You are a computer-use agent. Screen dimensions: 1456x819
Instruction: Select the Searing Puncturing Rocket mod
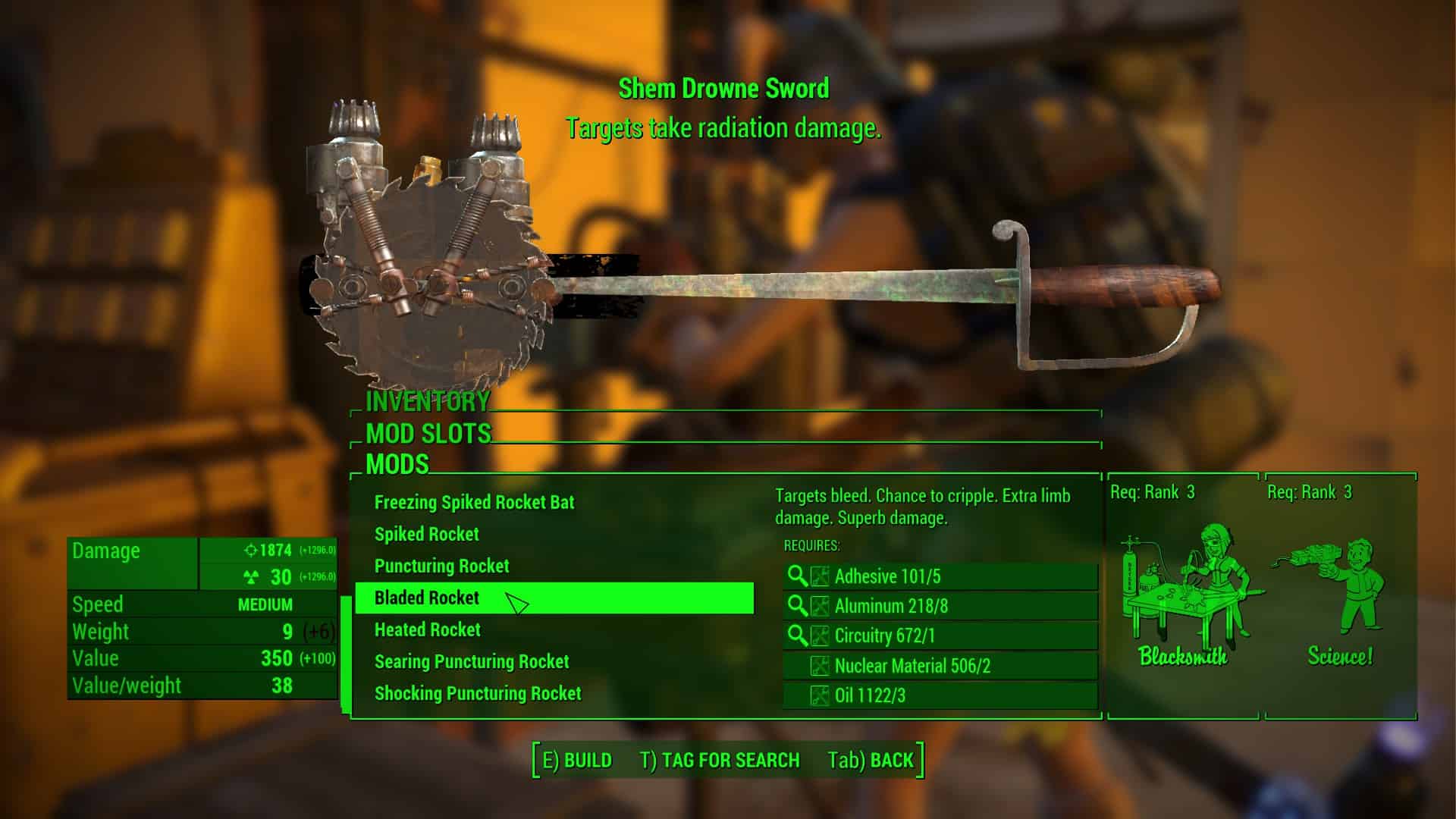pos(471,662)
